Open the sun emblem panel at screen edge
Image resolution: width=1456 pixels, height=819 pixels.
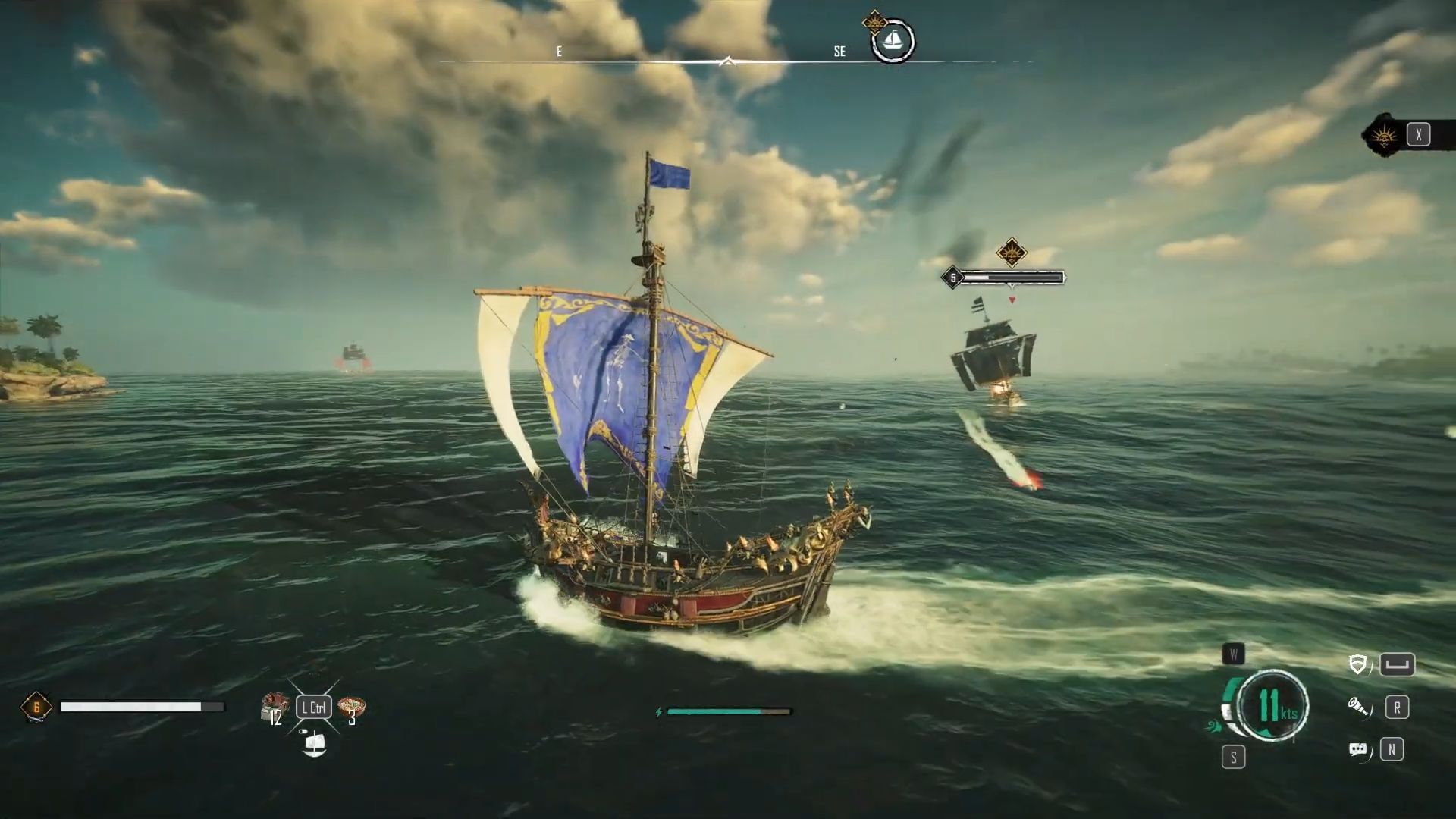pos(1385,136)
